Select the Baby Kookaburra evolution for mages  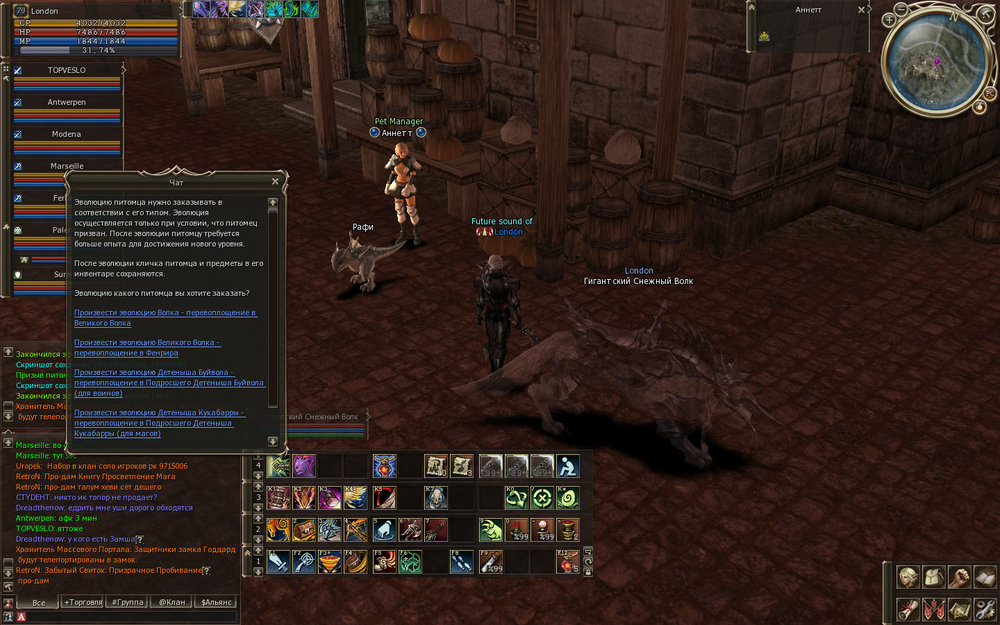click(x=155, y=423)
